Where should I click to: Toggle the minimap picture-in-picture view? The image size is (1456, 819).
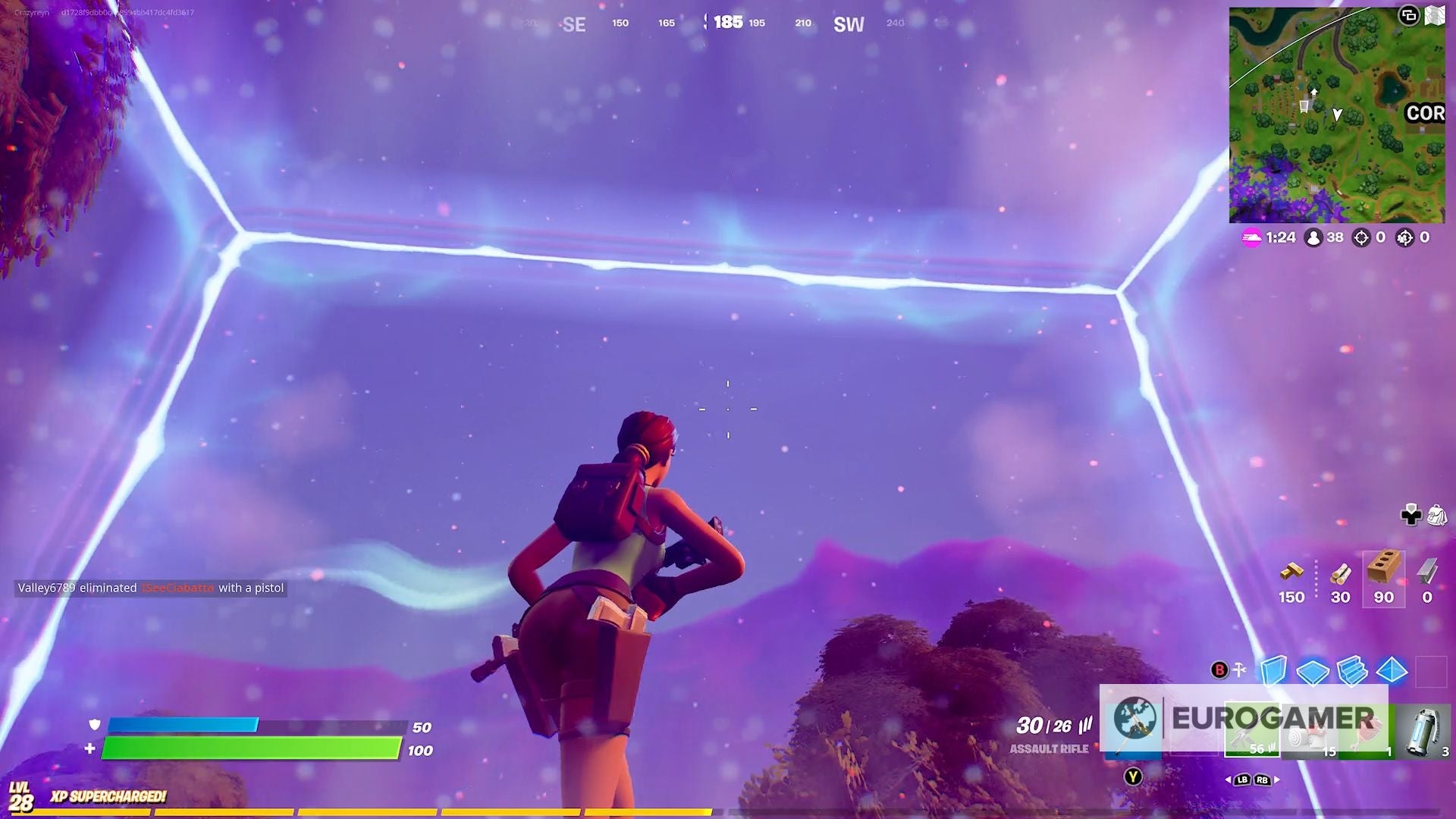pos(1410,13)
